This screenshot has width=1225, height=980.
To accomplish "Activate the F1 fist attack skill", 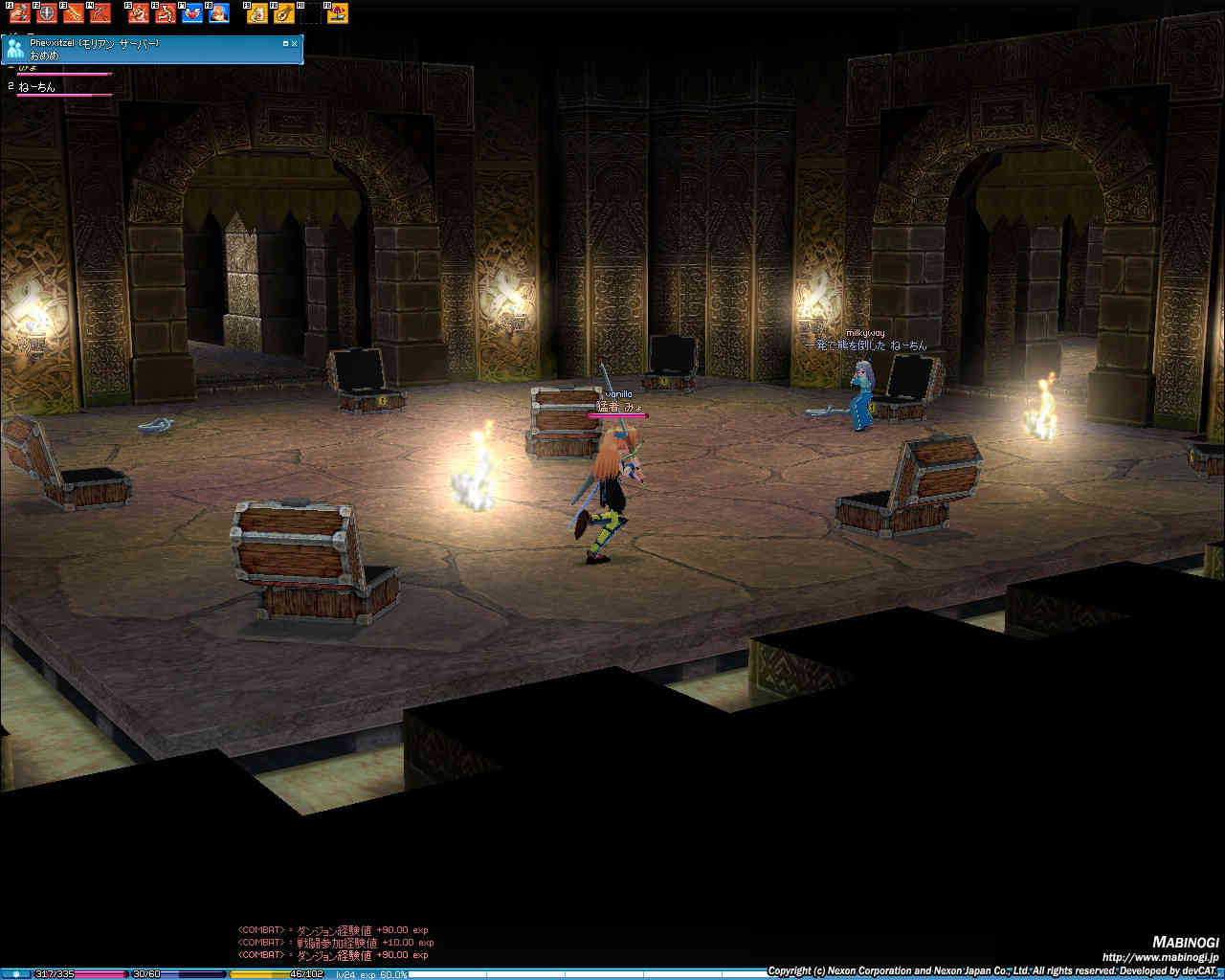I will 20,13.
